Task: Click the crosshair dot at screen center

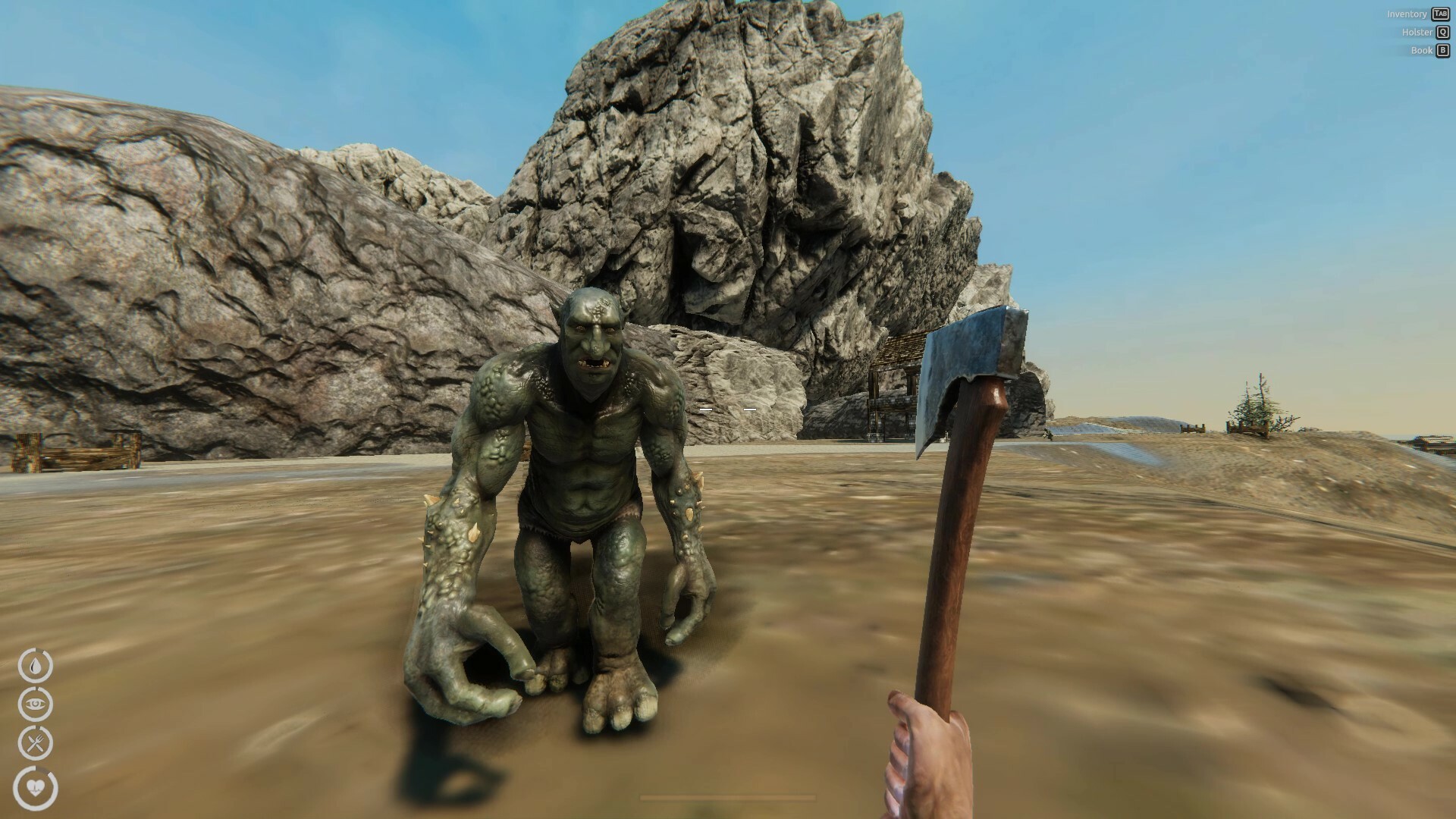Action: [728, 409]
